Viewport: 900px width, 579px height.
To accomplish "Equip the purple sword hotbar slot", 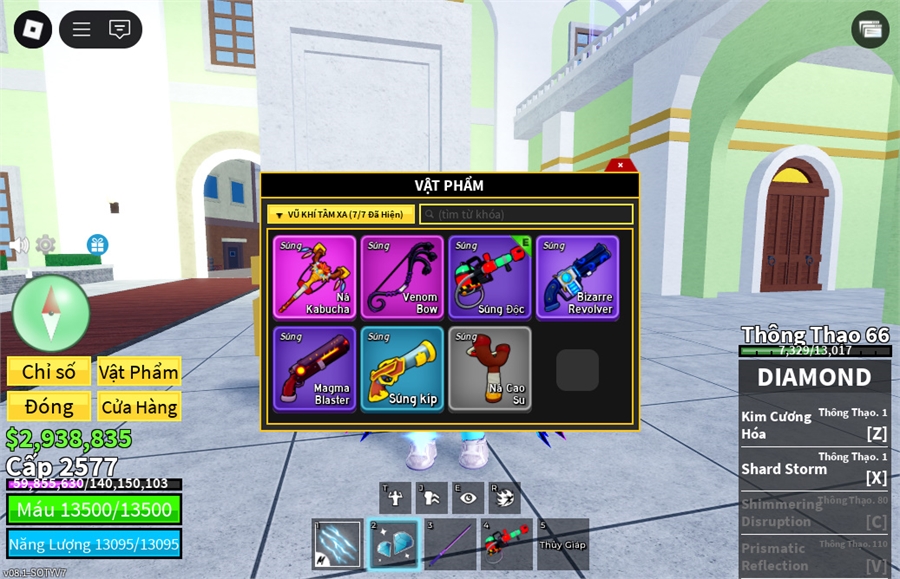I will [x=450, y=544].
